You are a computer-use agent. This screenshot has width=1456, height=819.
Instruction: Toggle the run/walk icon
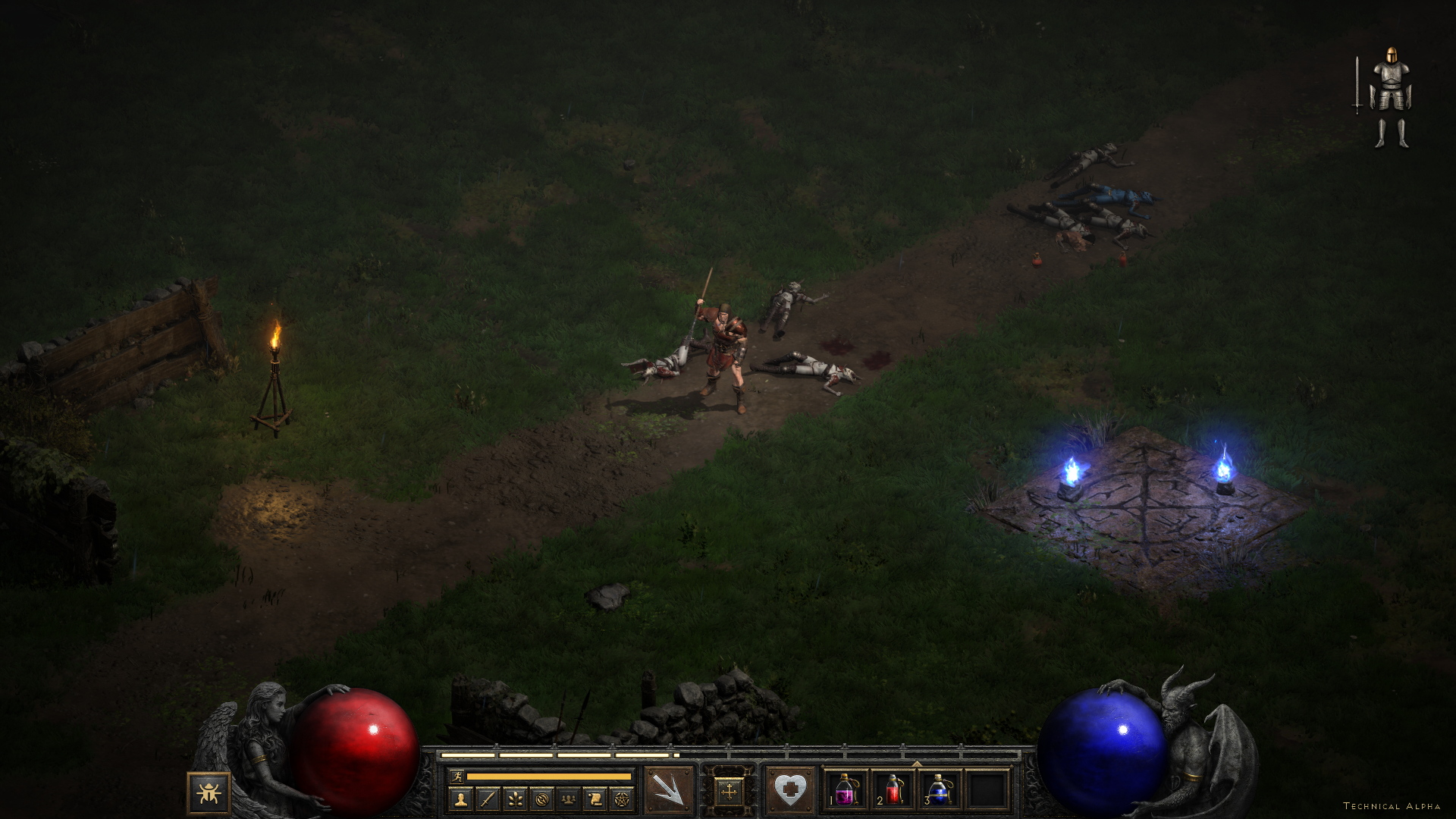coord(457,776)
